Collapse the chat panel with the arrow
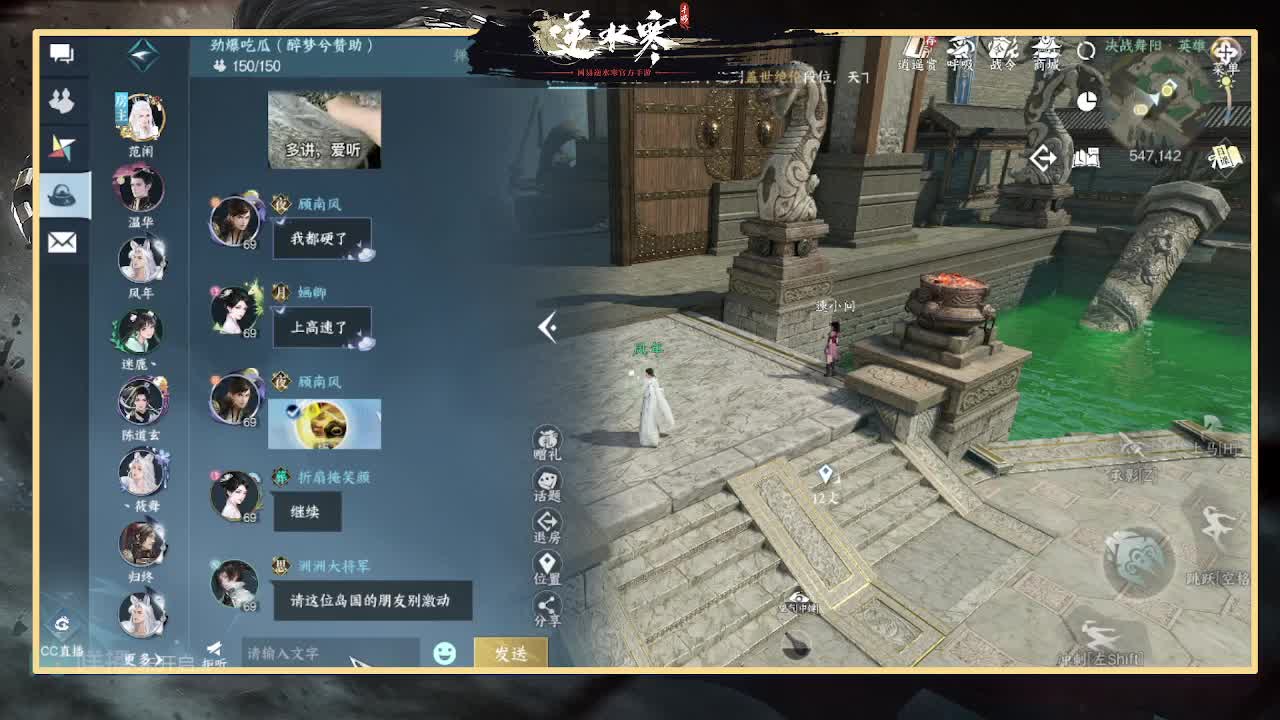Viewport: 1280px width, 720px height. (548, 327)
